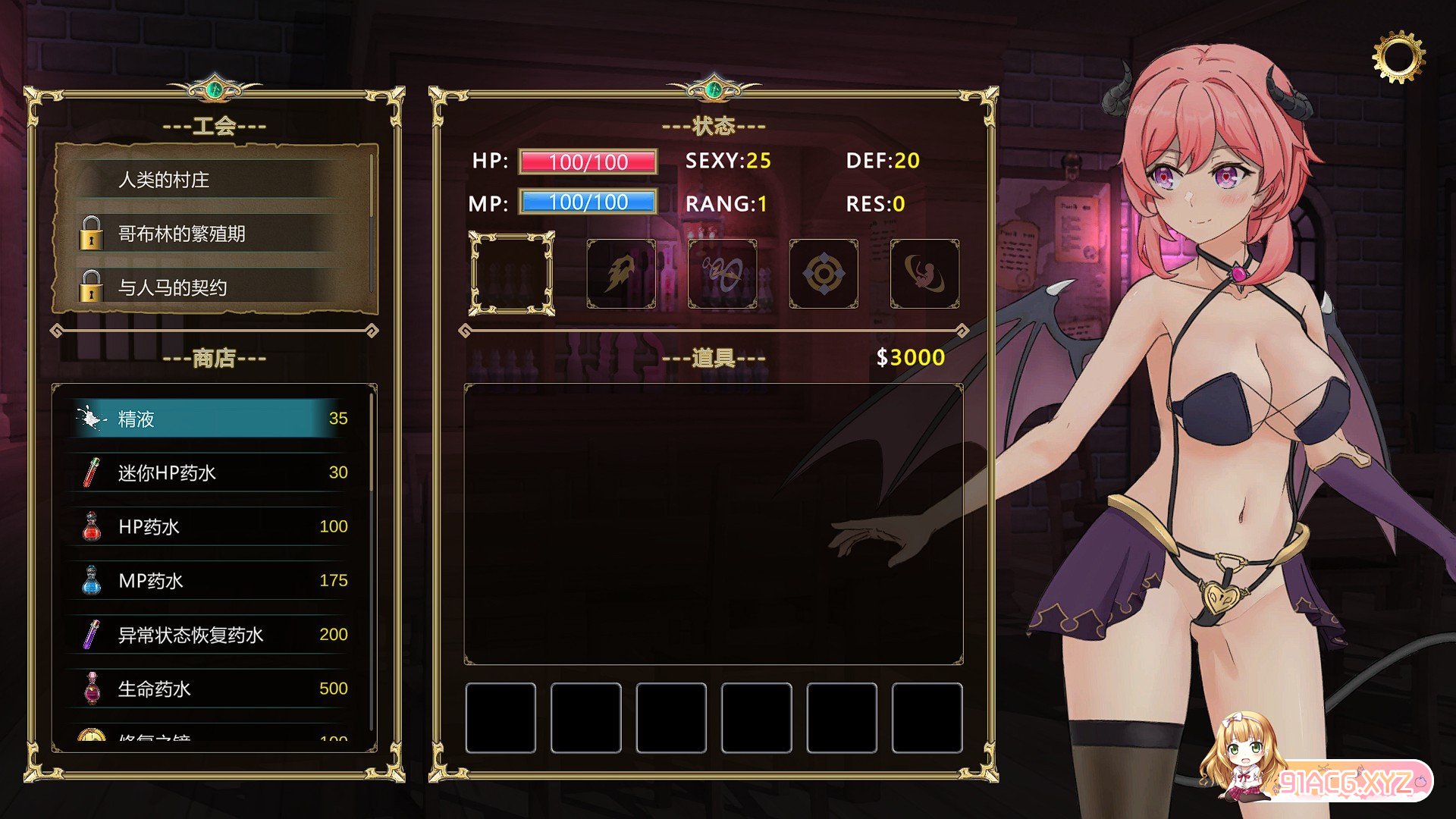Activate the flaming comet skill icon
The height and width of the screenshot is (819, 1456).
621,274
